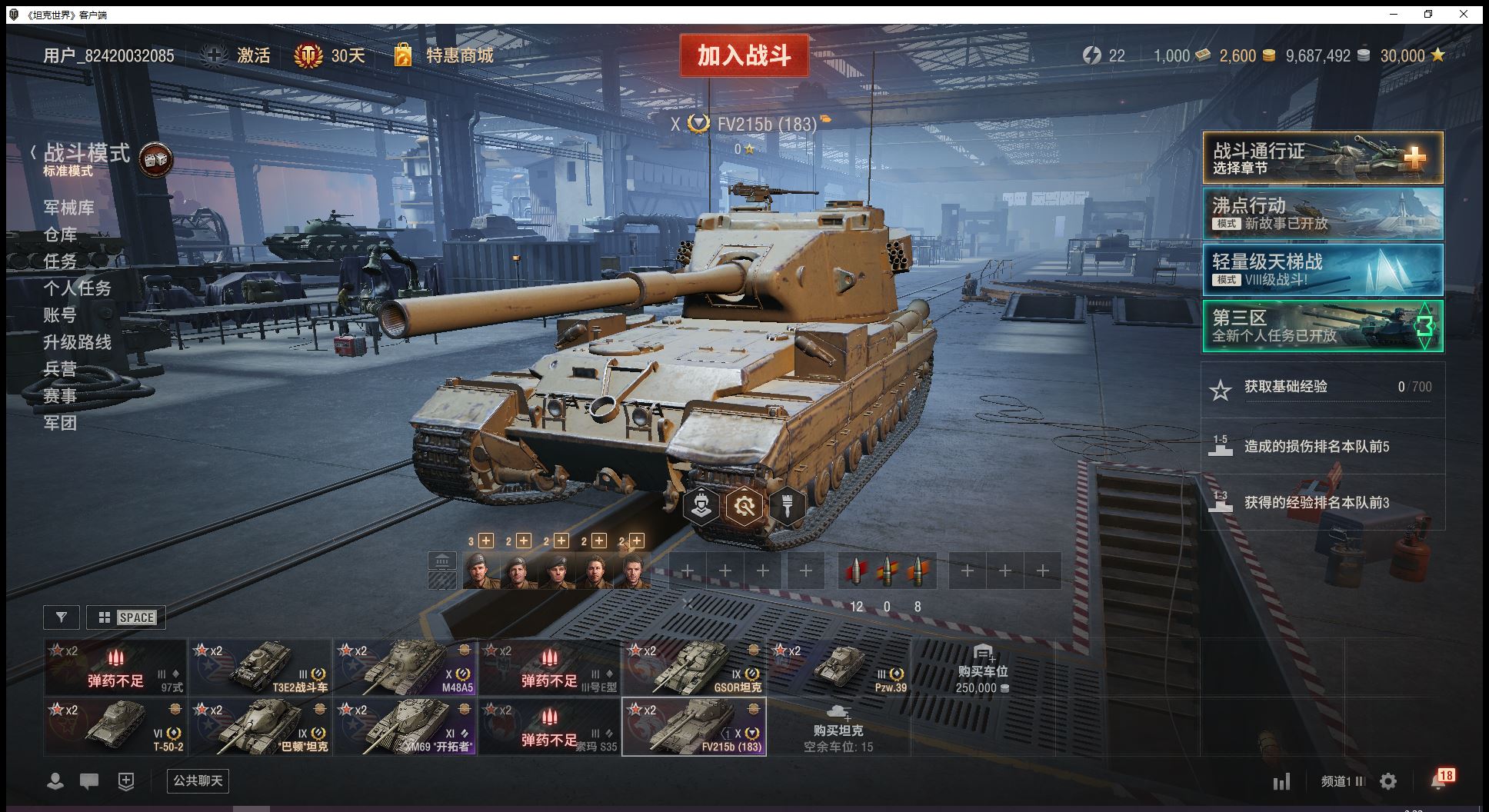
Task: Choose the GSOR坦克 vehicle
Action: pyautogui.click(x=694, y=667)
